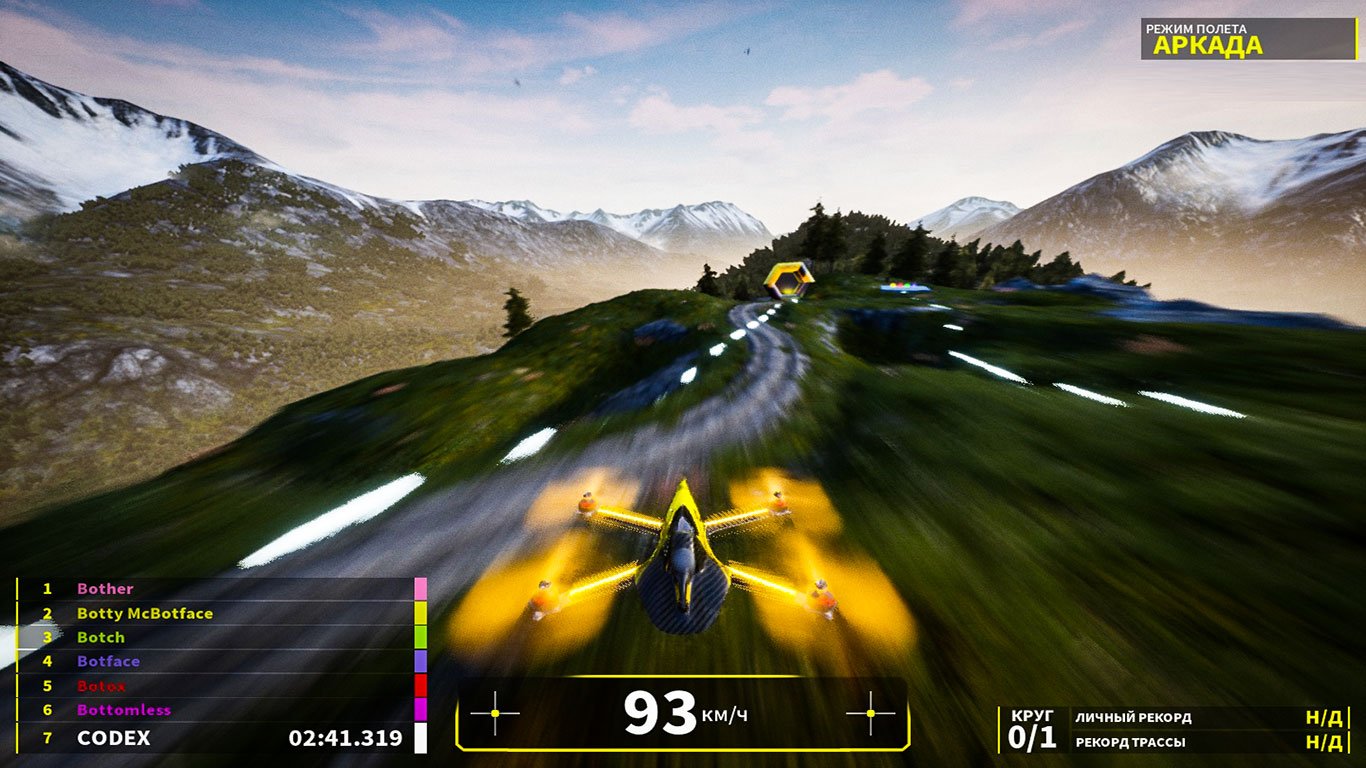1366x768 pixels.
Task: Click racer Botch in the standings
Action: pyautogui.click(x=101, y=637)
